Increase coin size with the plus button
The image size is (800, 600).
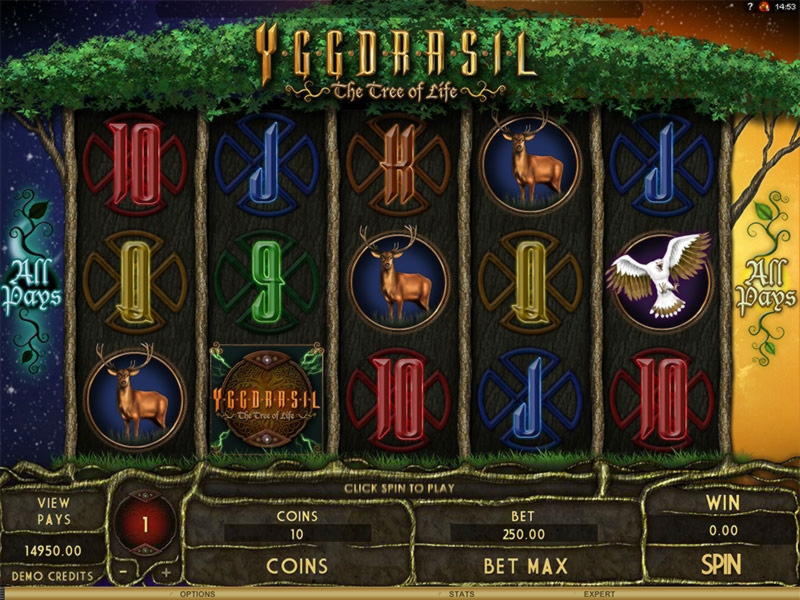pos(166,574)
